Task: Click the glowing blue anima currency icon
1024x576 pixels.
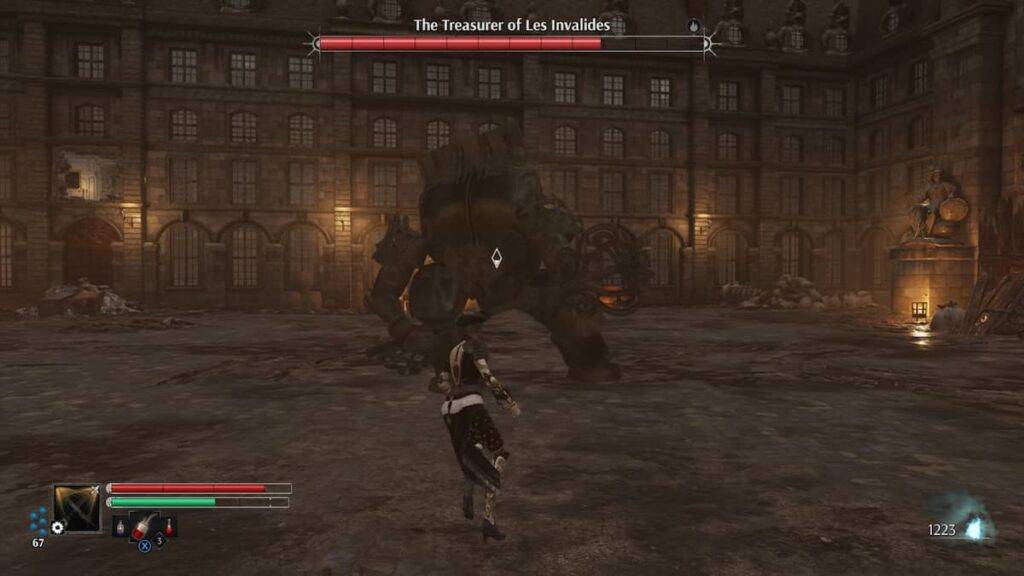Action: click(x=975, y=528)
